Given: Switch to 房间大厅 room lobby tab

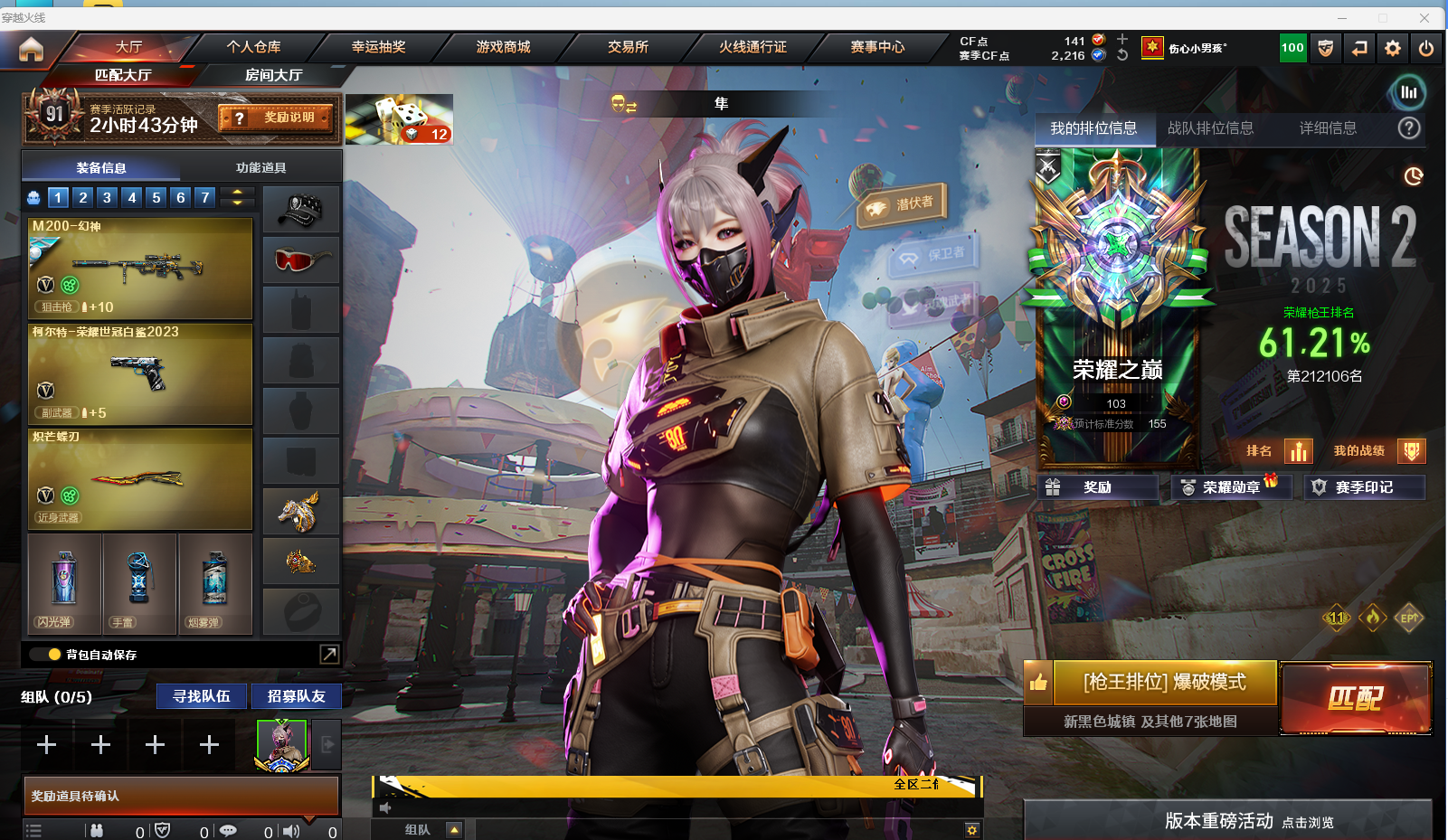Looking at the screenshot, I should click(273, 75).
